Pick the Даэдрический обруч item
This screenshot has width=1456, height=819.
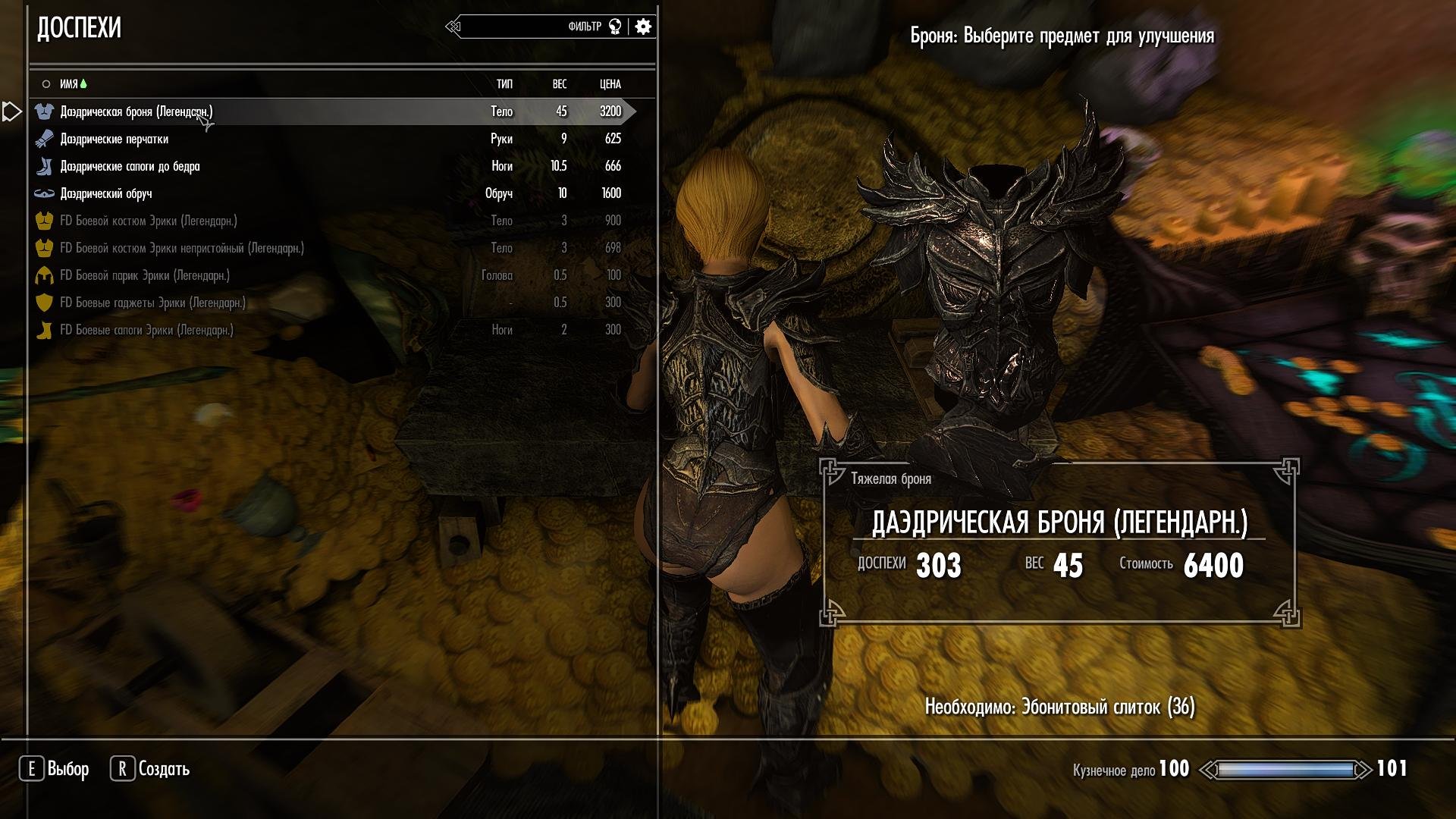pos(106,193)
